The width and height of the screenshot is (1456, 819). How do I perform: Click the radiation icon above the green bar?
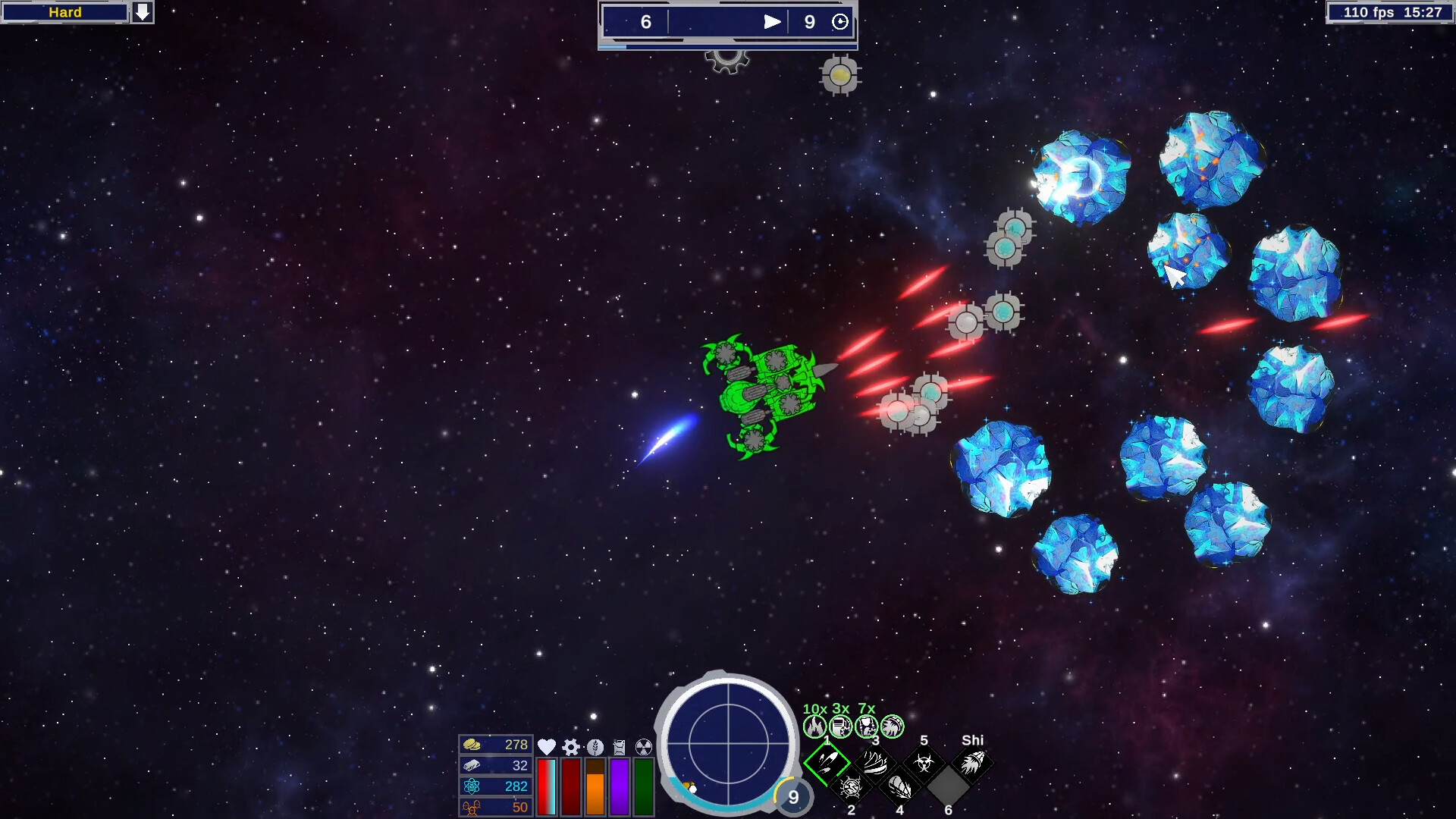643,748
